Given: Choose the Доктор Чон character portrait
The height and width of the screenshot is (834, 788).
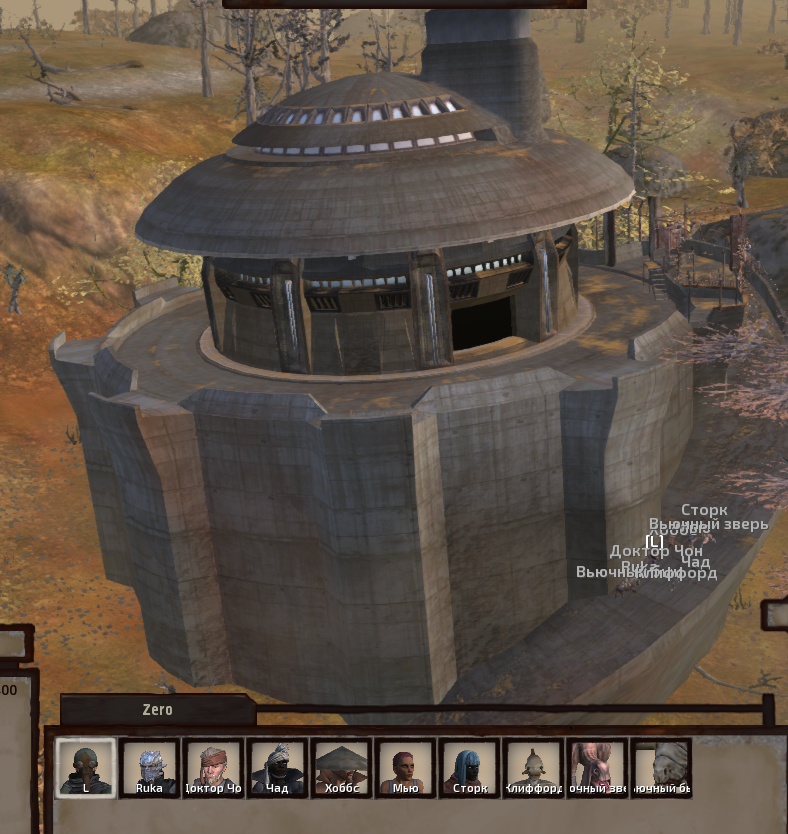Looking at the screenshot, I should click(x=213, y=768).
